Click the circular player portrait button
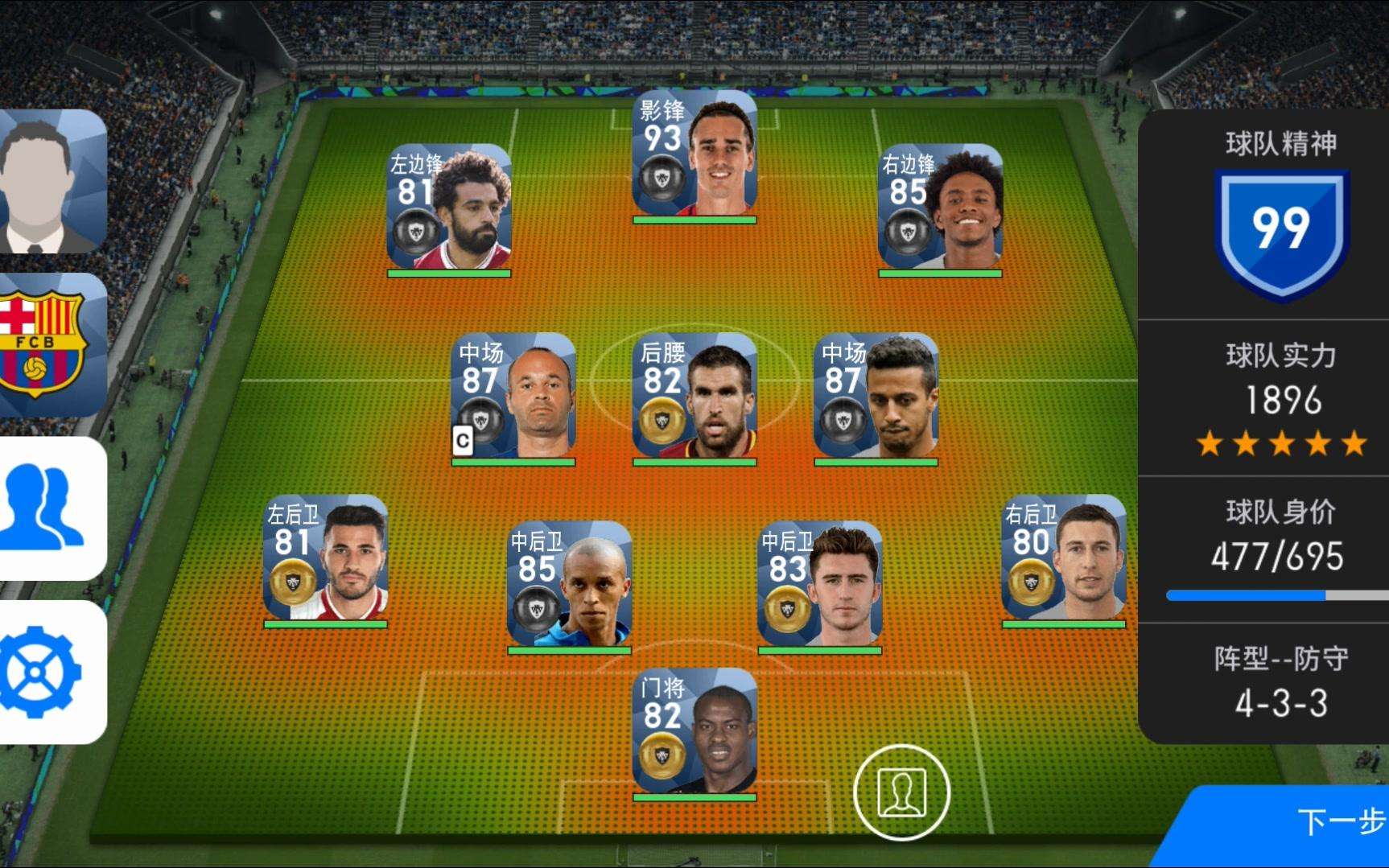The height and width of the screenshot is (868, 1389). (901, 792)
